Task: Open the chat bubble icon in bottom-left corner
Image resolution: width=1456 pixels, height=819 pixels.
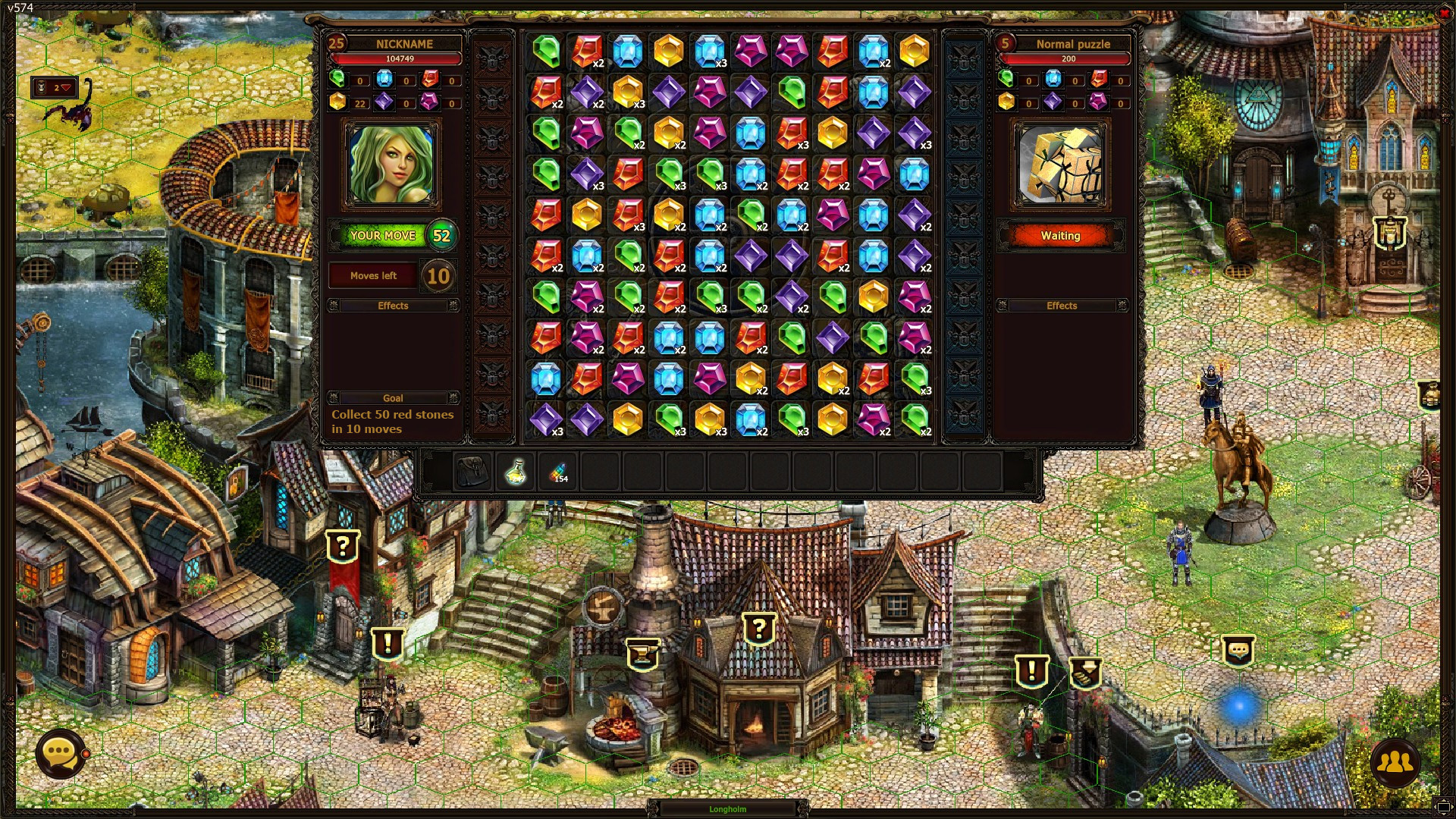Action: point(60,754)
